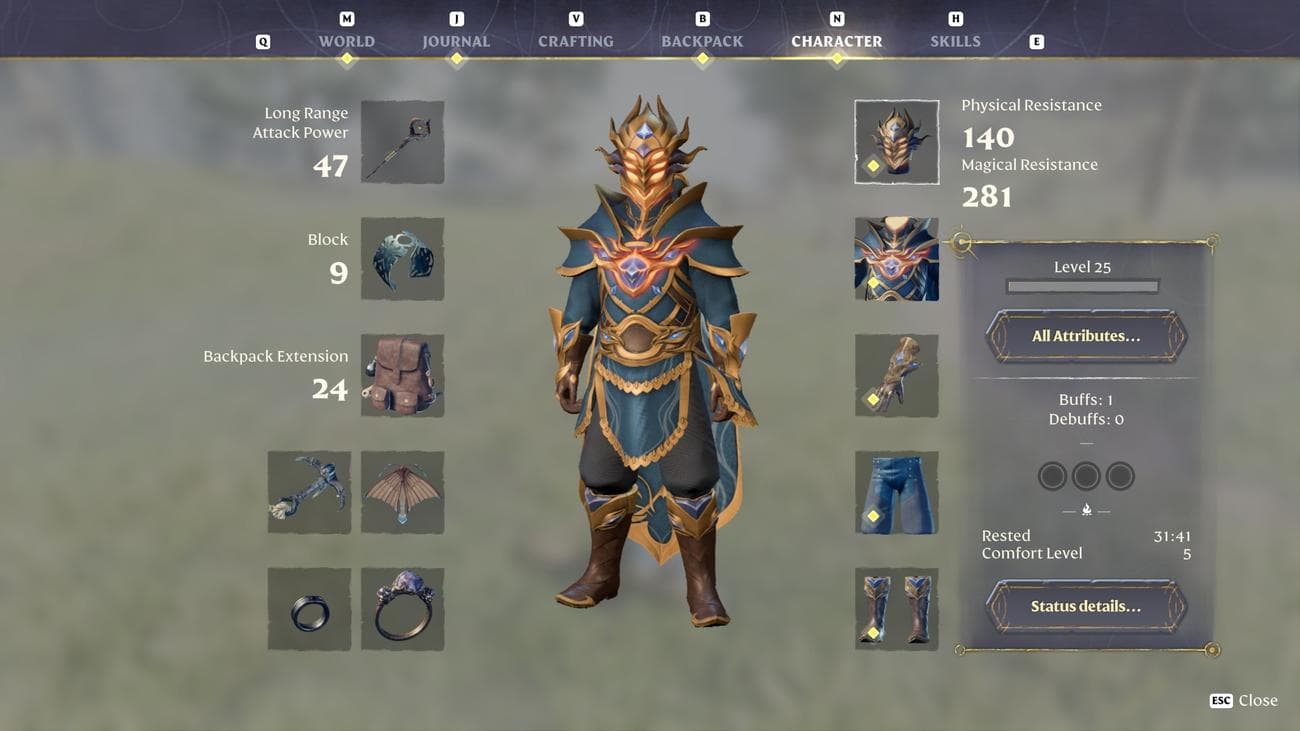
Task: Select the ornate gemmed ring slot
Action: [402, 609]
